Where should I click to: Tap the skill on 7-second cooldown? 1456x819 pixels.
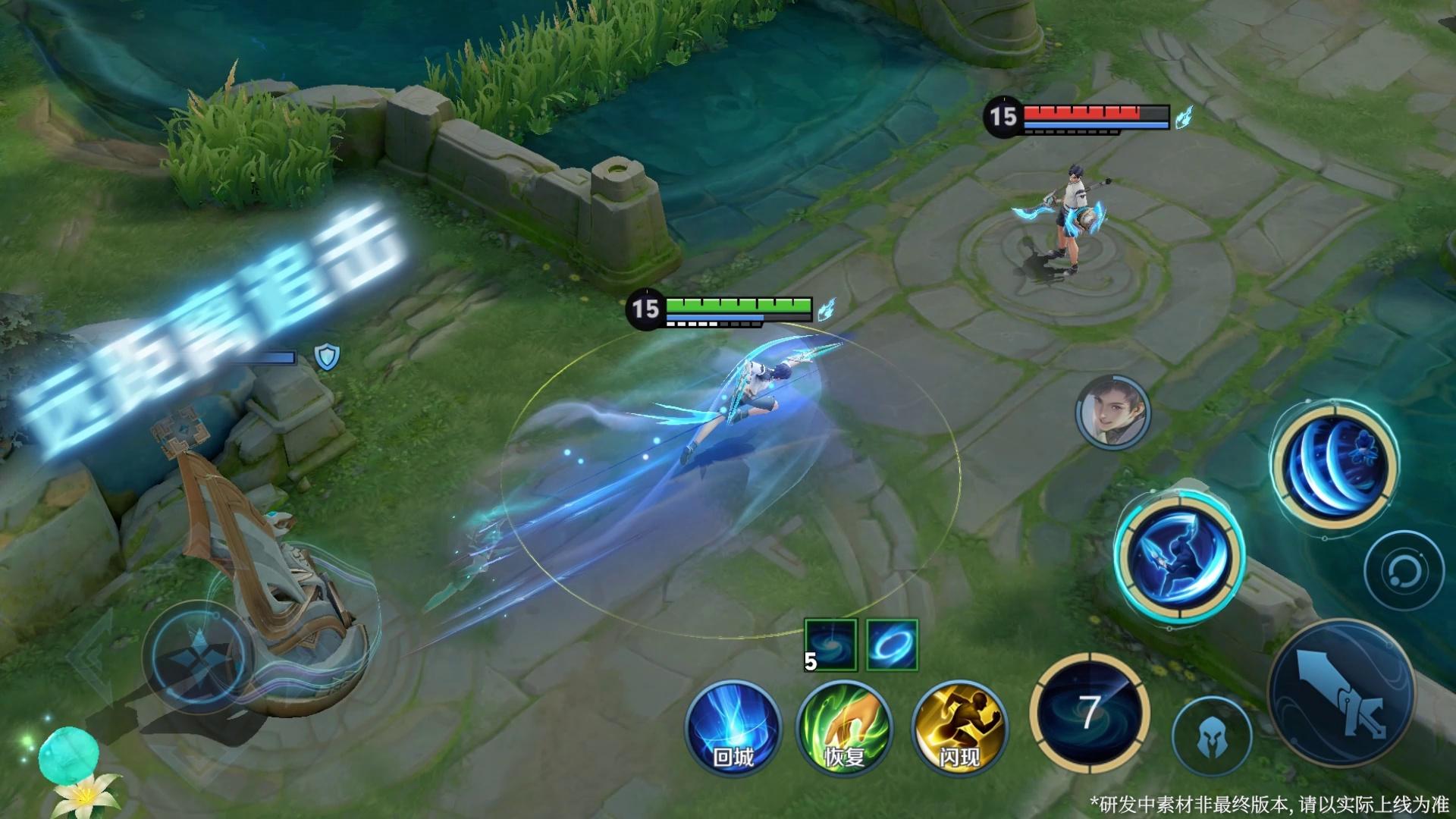click(x=1090, y=713)
